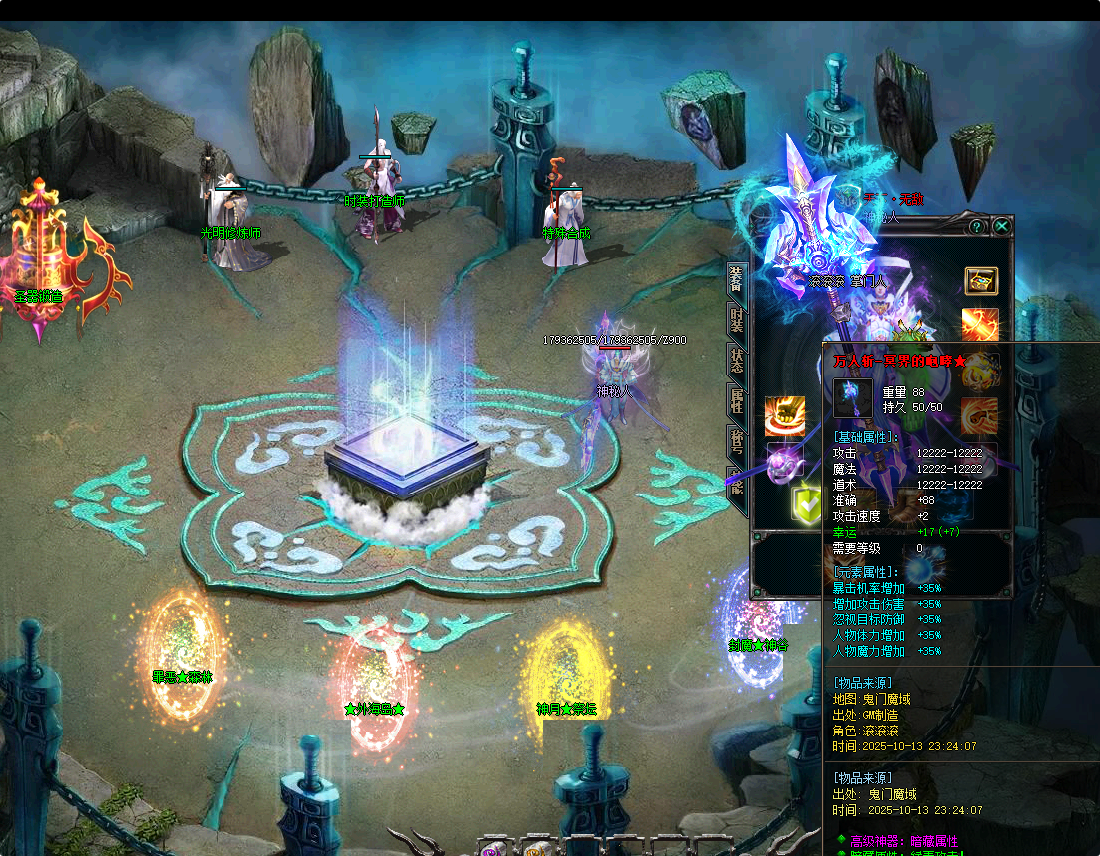Open the 状态 status tab
Image resolution: width=1100 pixels, height=856 pixels.
tap(736, 361)
